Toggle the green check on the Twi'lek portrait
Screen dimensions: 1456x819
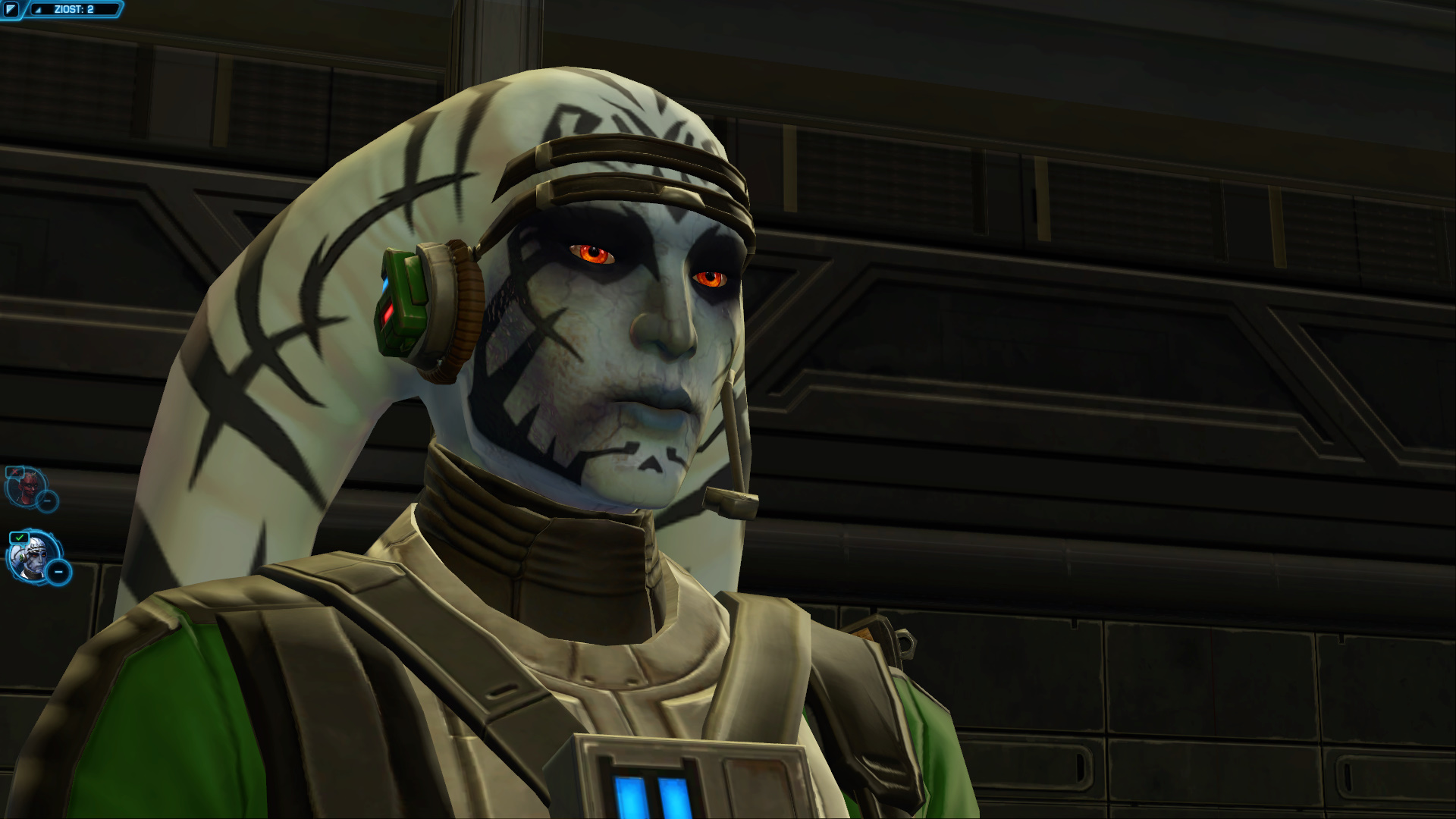pos(19,537)
